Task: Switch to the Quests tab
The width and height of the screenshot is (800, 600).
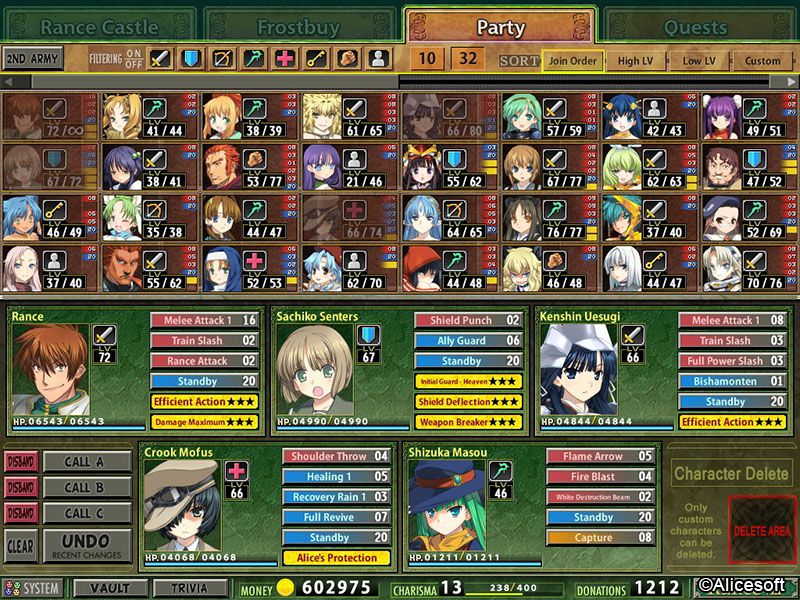Action: 696,26
